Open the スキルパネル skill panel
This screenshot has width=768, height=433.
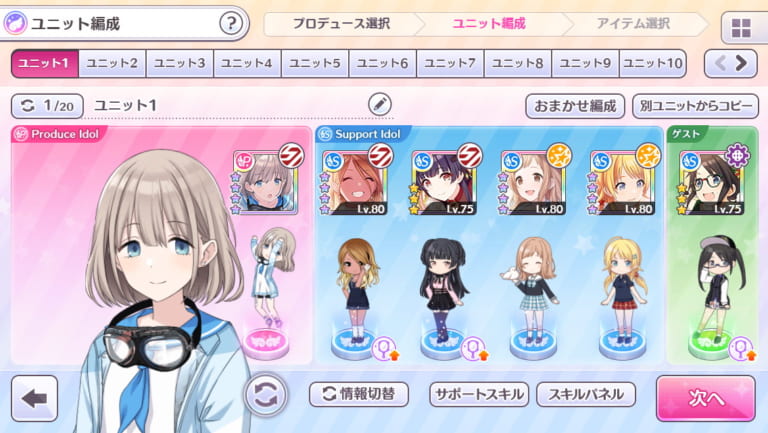click(586, 394)
